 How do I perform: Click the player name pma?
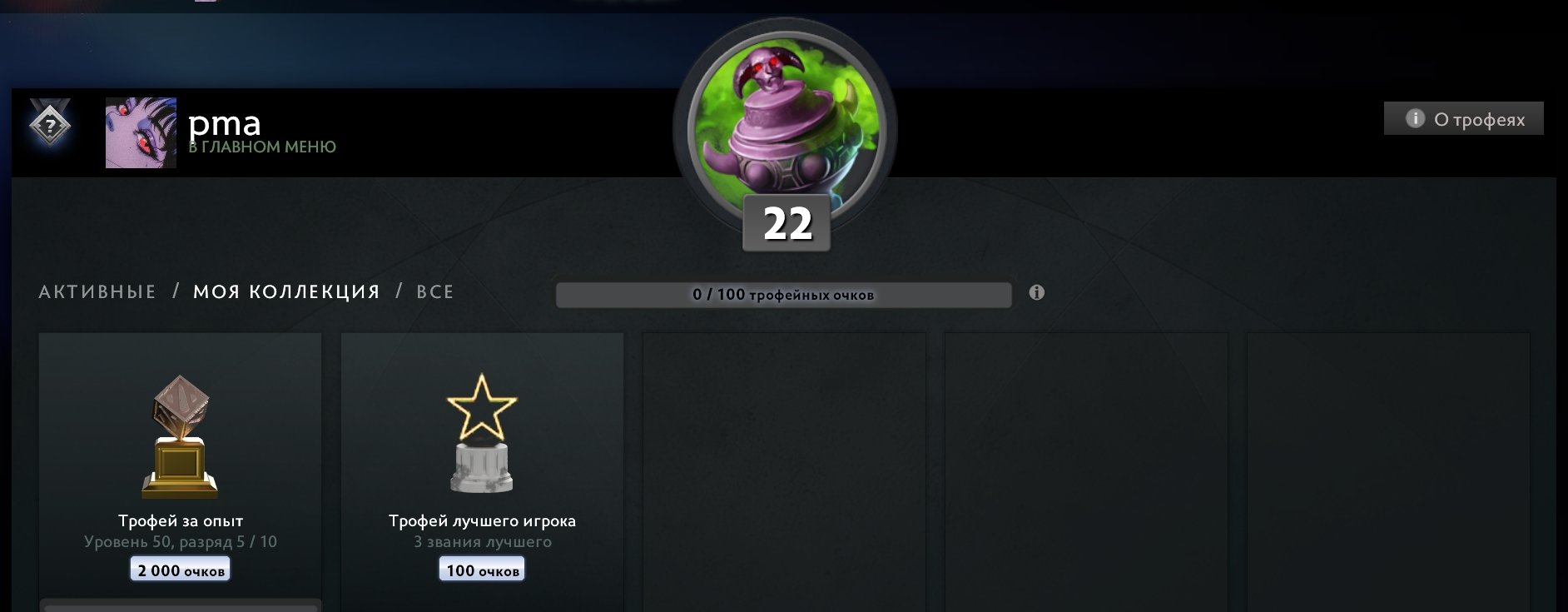click(x=226, y=123)
